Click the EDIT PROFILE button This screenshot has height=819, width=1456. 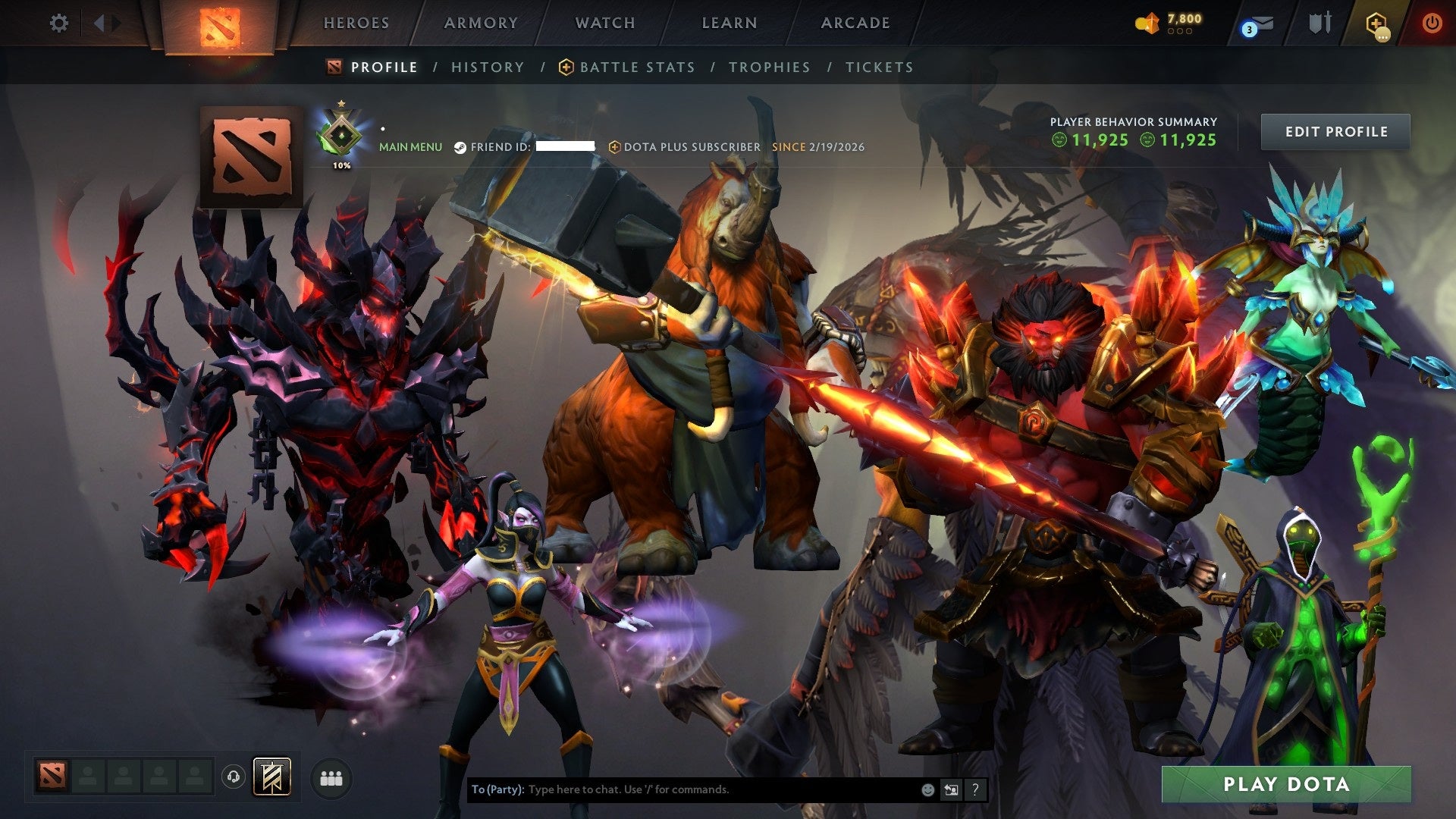[1335, 131]
